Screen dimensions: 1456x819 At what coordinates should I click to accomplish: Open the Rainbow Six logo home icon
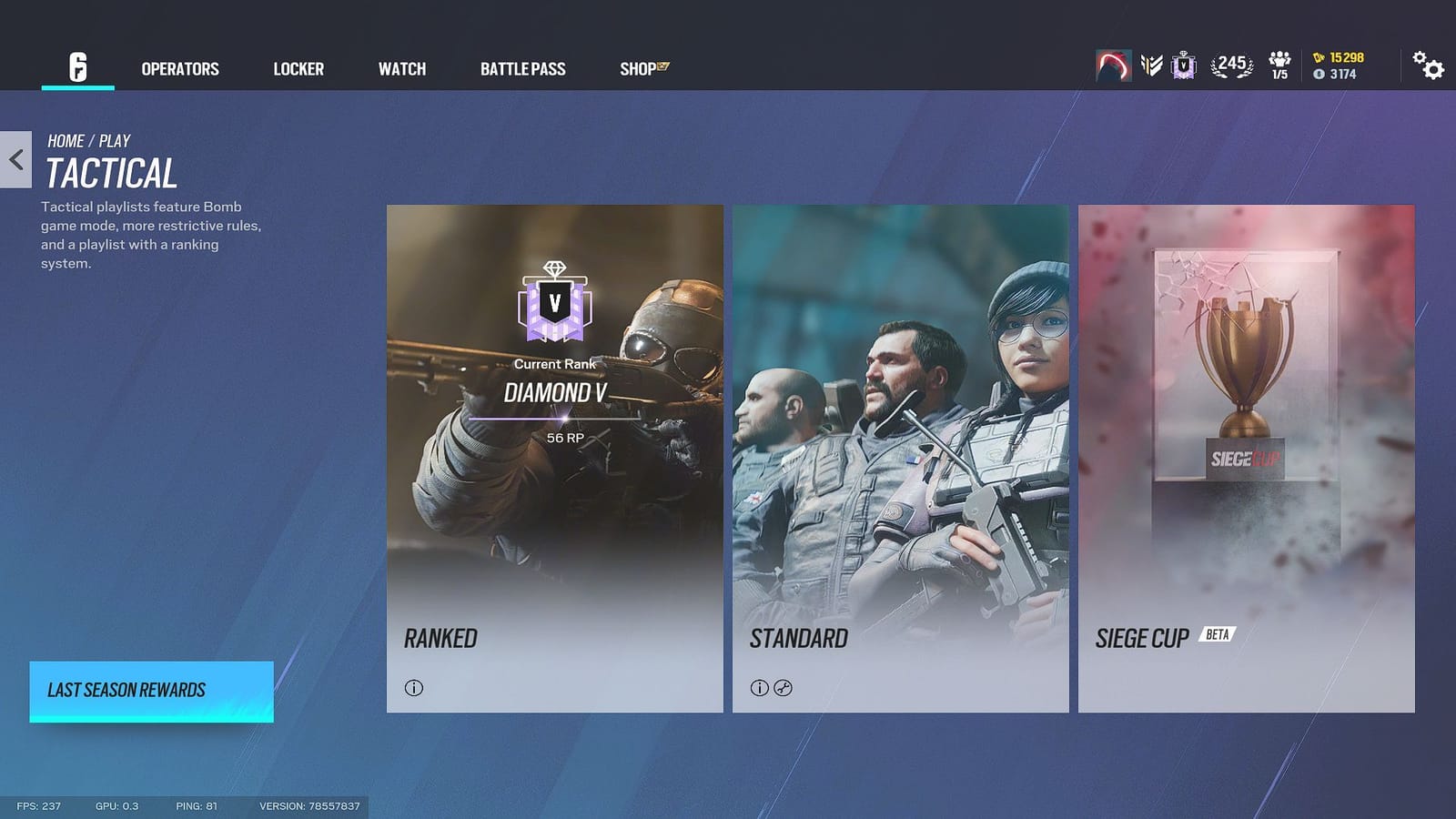[77, 68]
